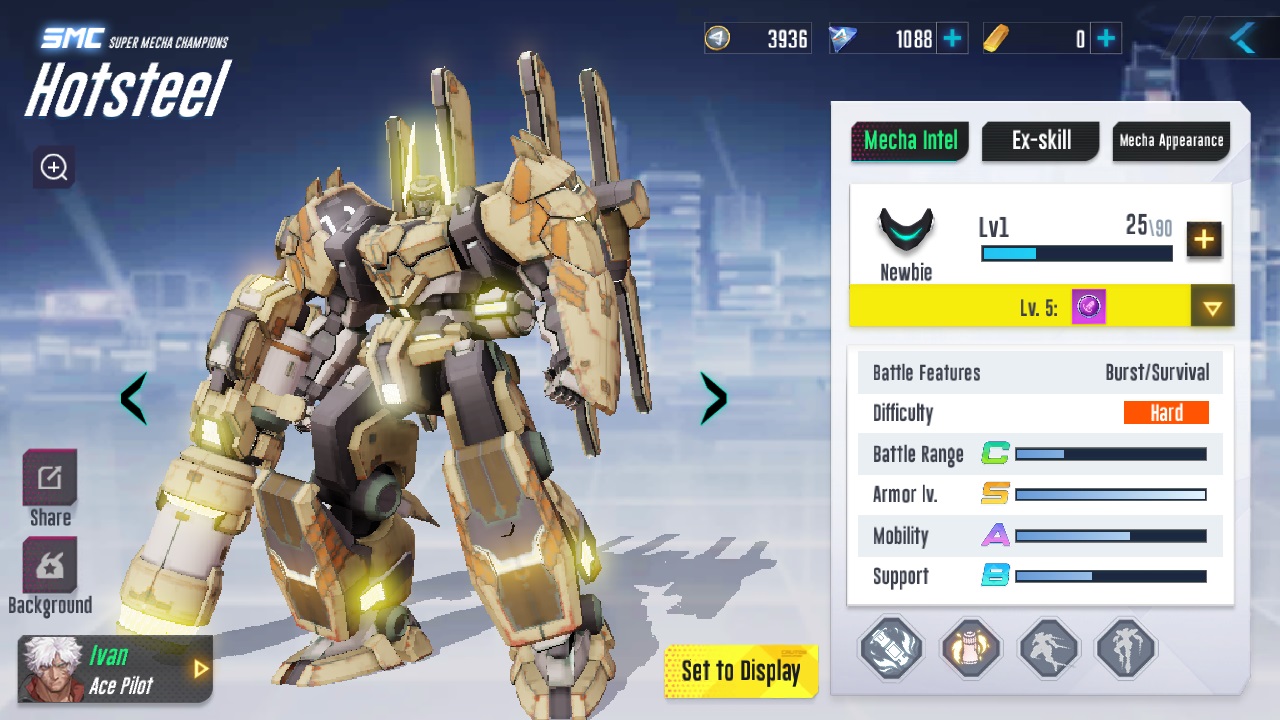Viewport: 1280px width, 720px height.
Task: Go back with the top-right arrow
Action: (1242, 39)
